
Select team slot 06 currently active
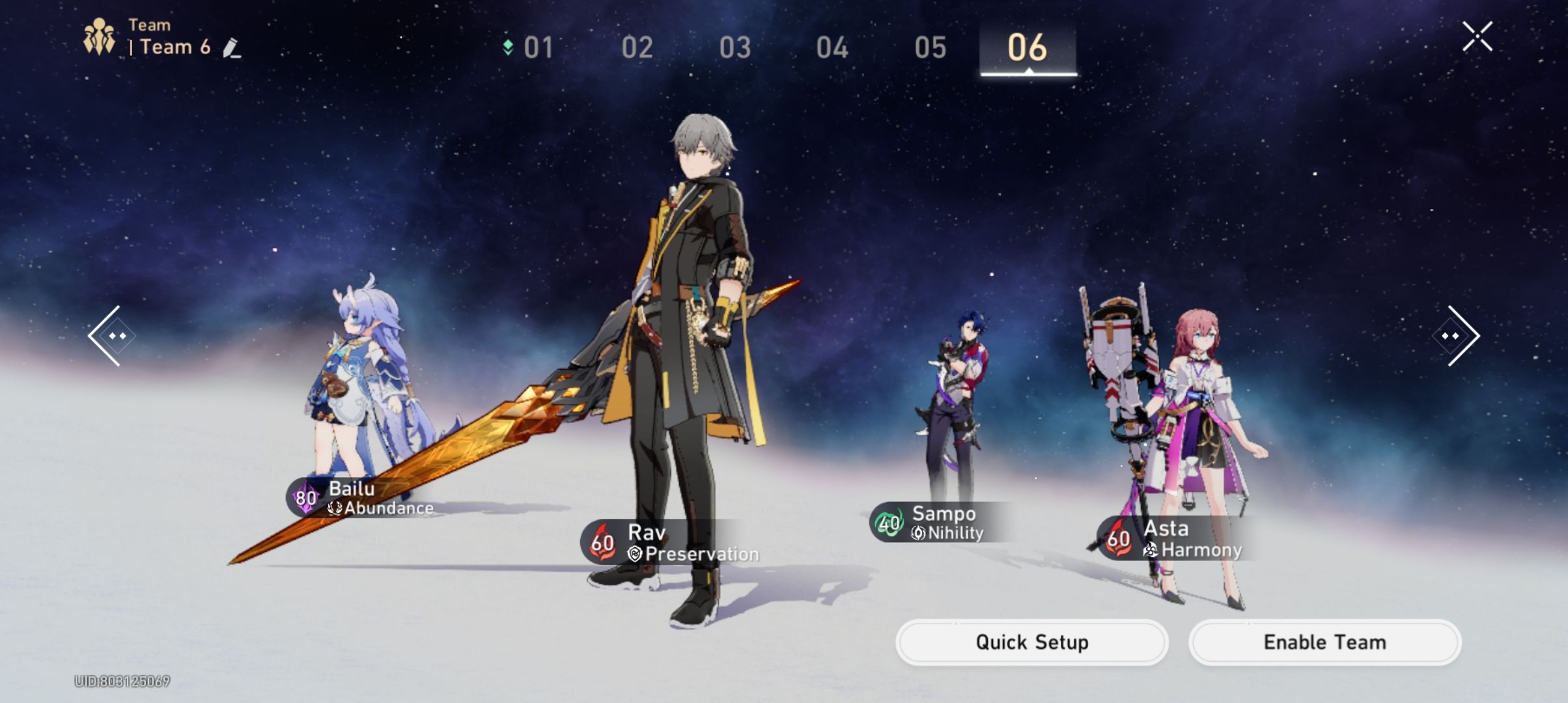pos(1028,48)
